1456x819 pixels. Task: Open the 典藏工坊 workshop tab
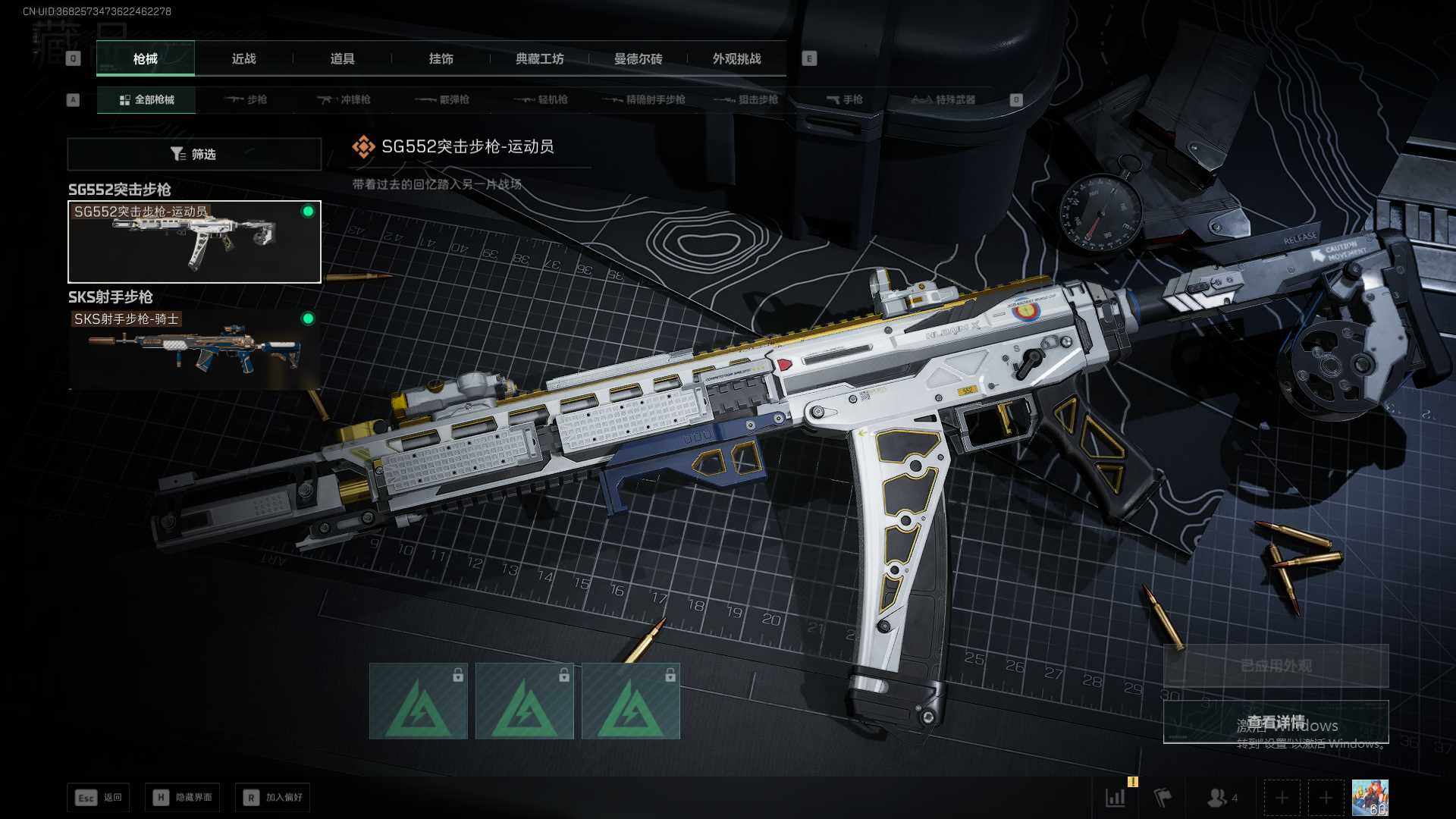539,58
